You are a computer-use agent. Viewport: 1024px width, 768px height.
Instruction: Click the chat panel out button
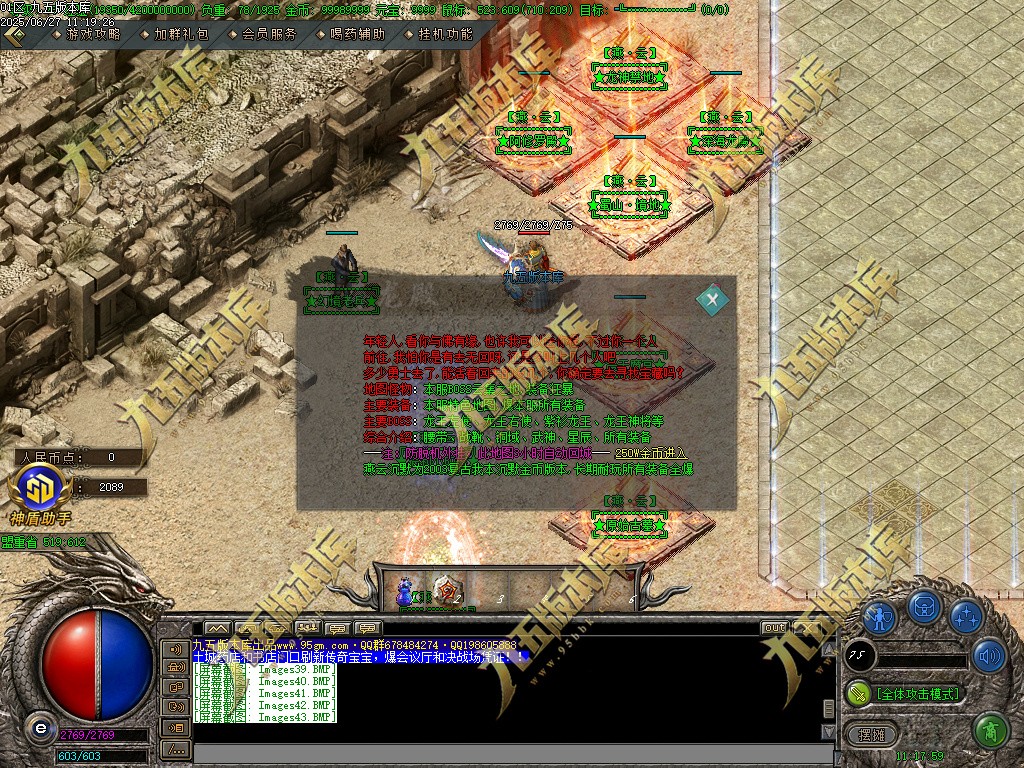coord(774,628)
